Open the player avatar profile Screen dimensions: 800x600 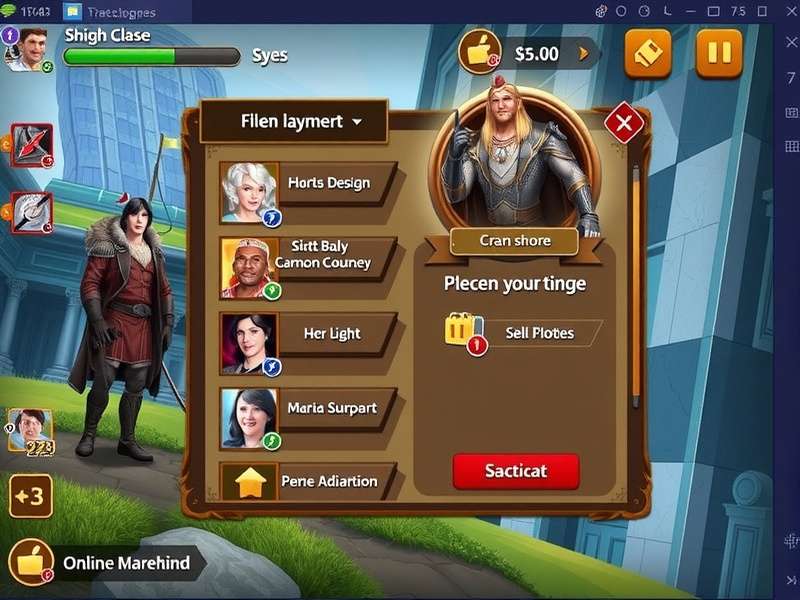(25, 48)
